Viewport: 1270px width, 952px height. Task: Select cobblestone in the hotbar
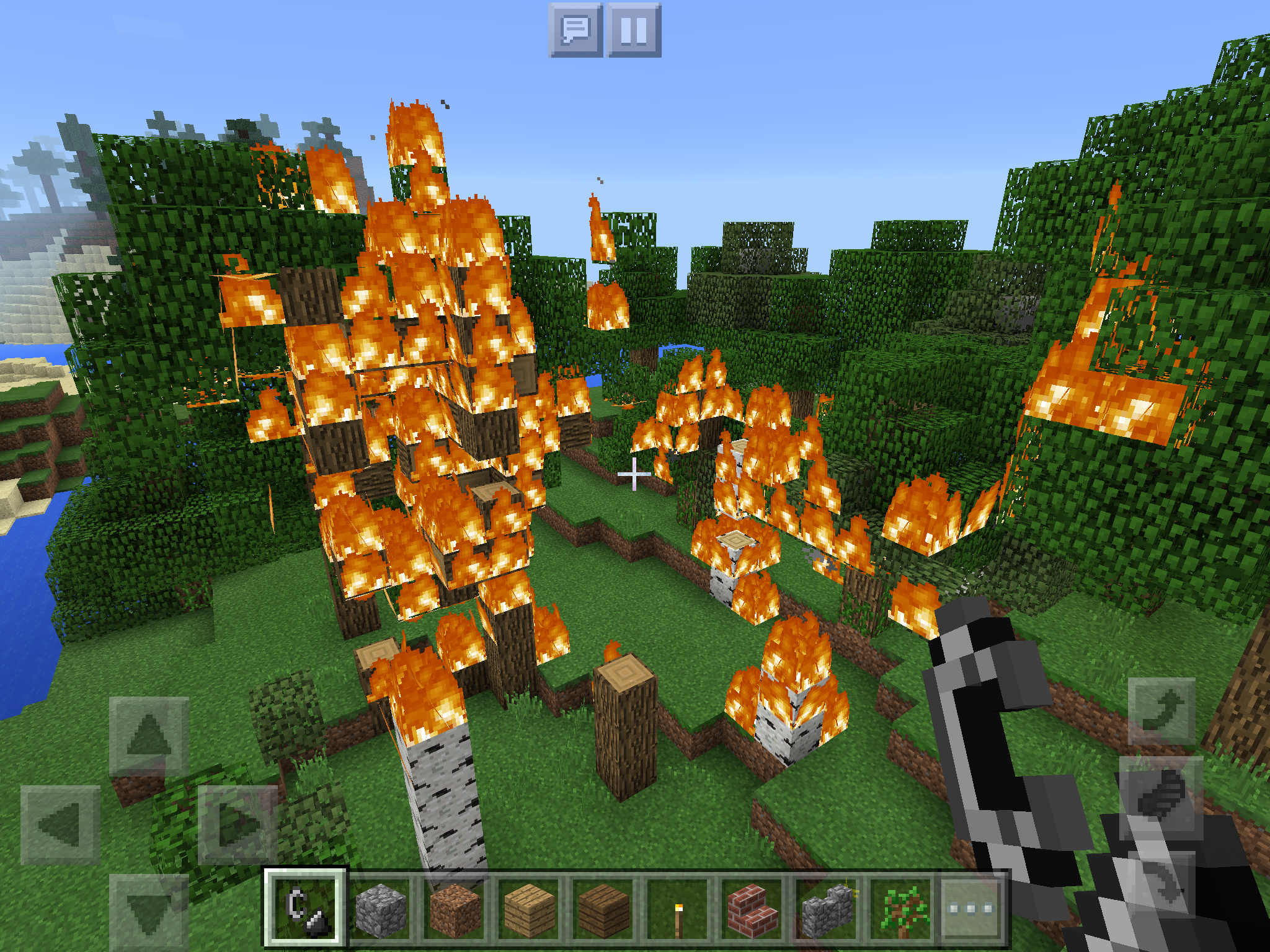381,907
